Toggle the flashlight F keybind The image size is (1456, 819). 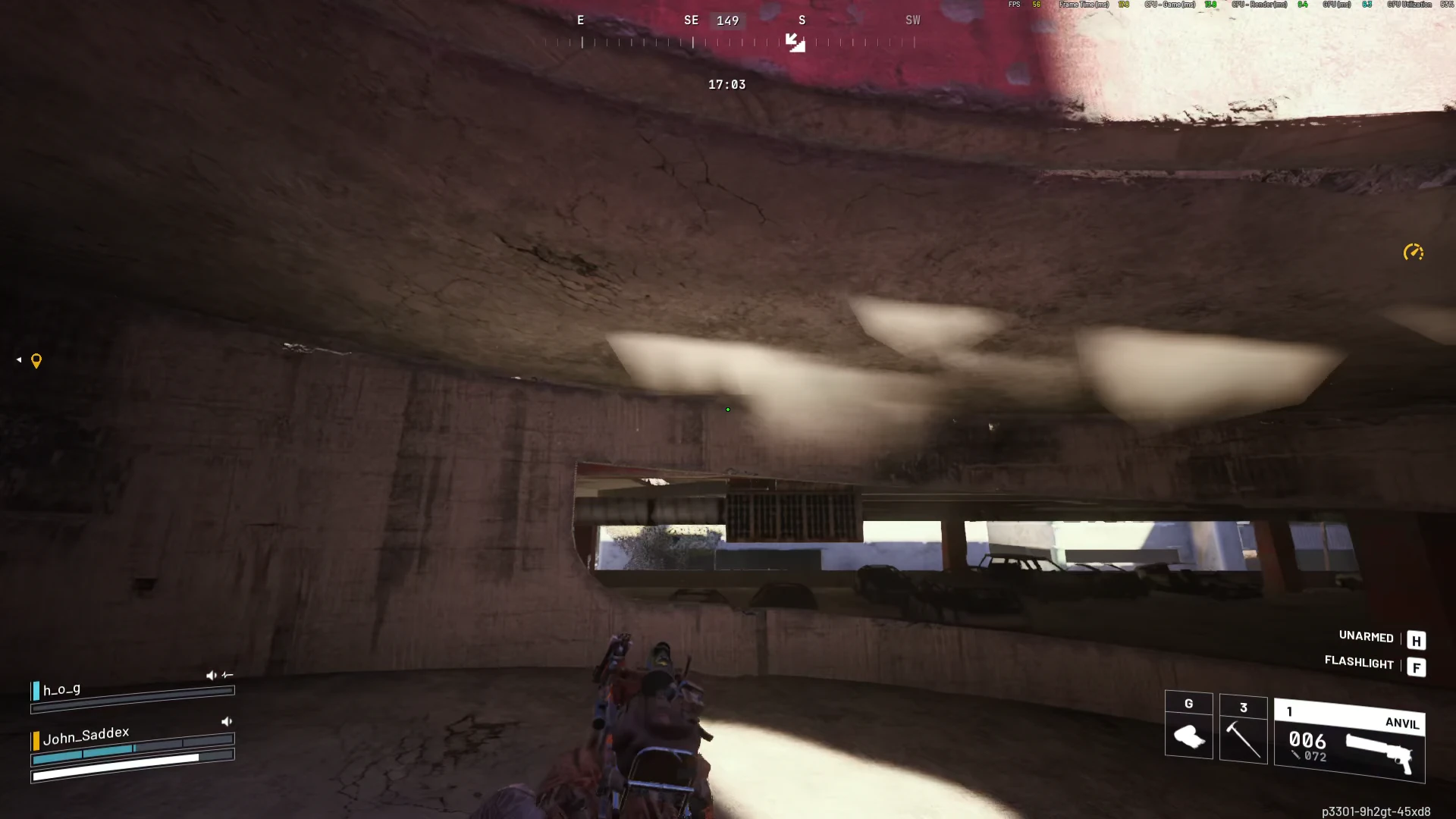point(1417,667)
